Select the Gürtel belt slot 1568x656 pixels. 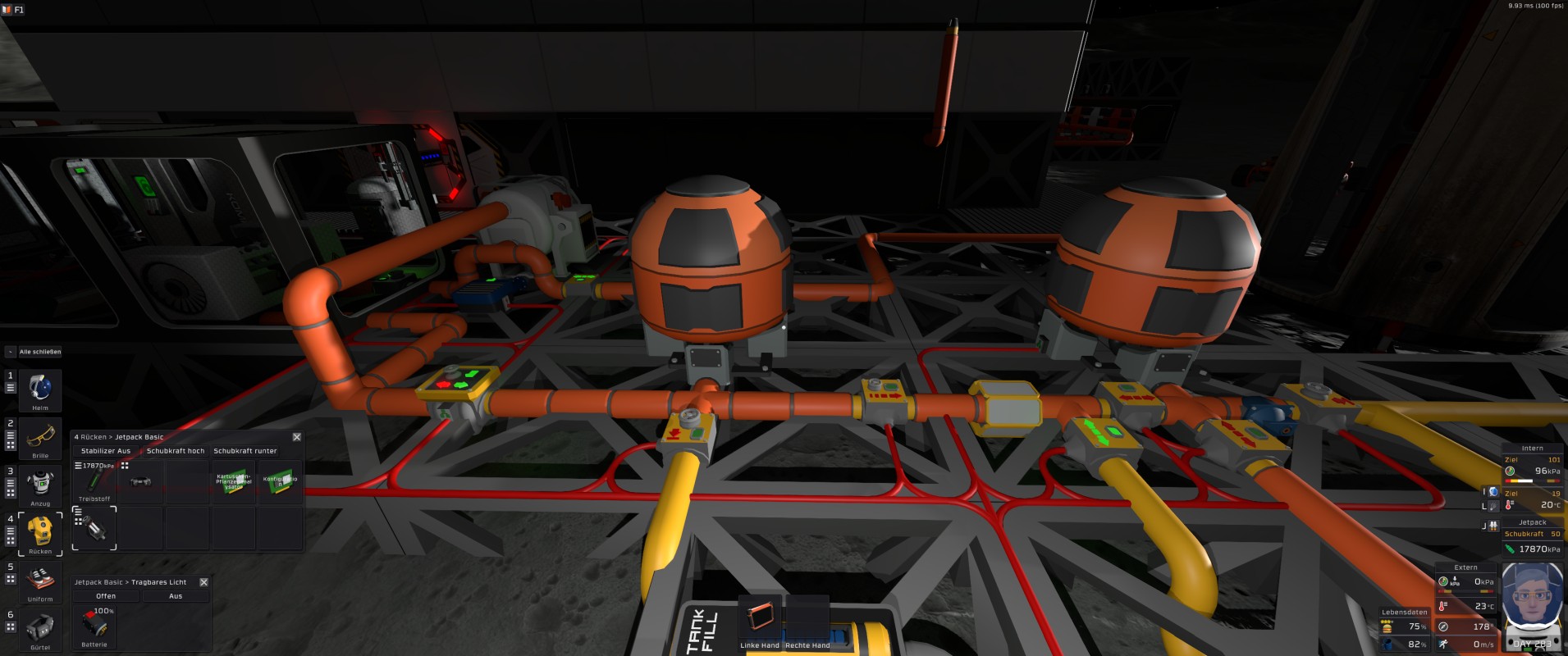pos(40,629)
